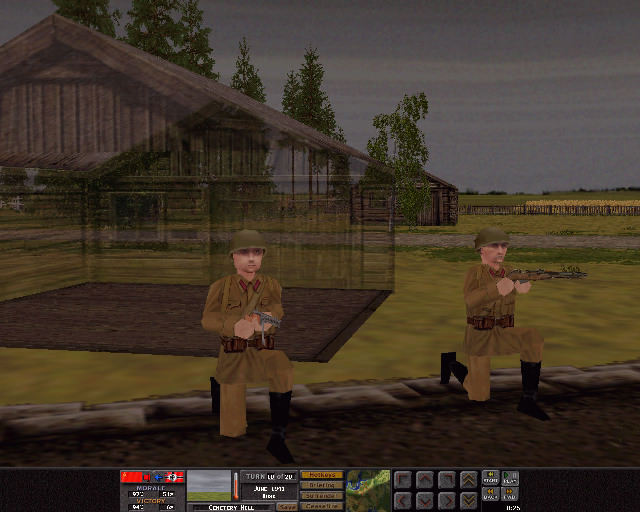This screenshot has width=640, height=512.
Task: Open the scenario Briefing
Action: pyautogui.click(x=321, y=485)
